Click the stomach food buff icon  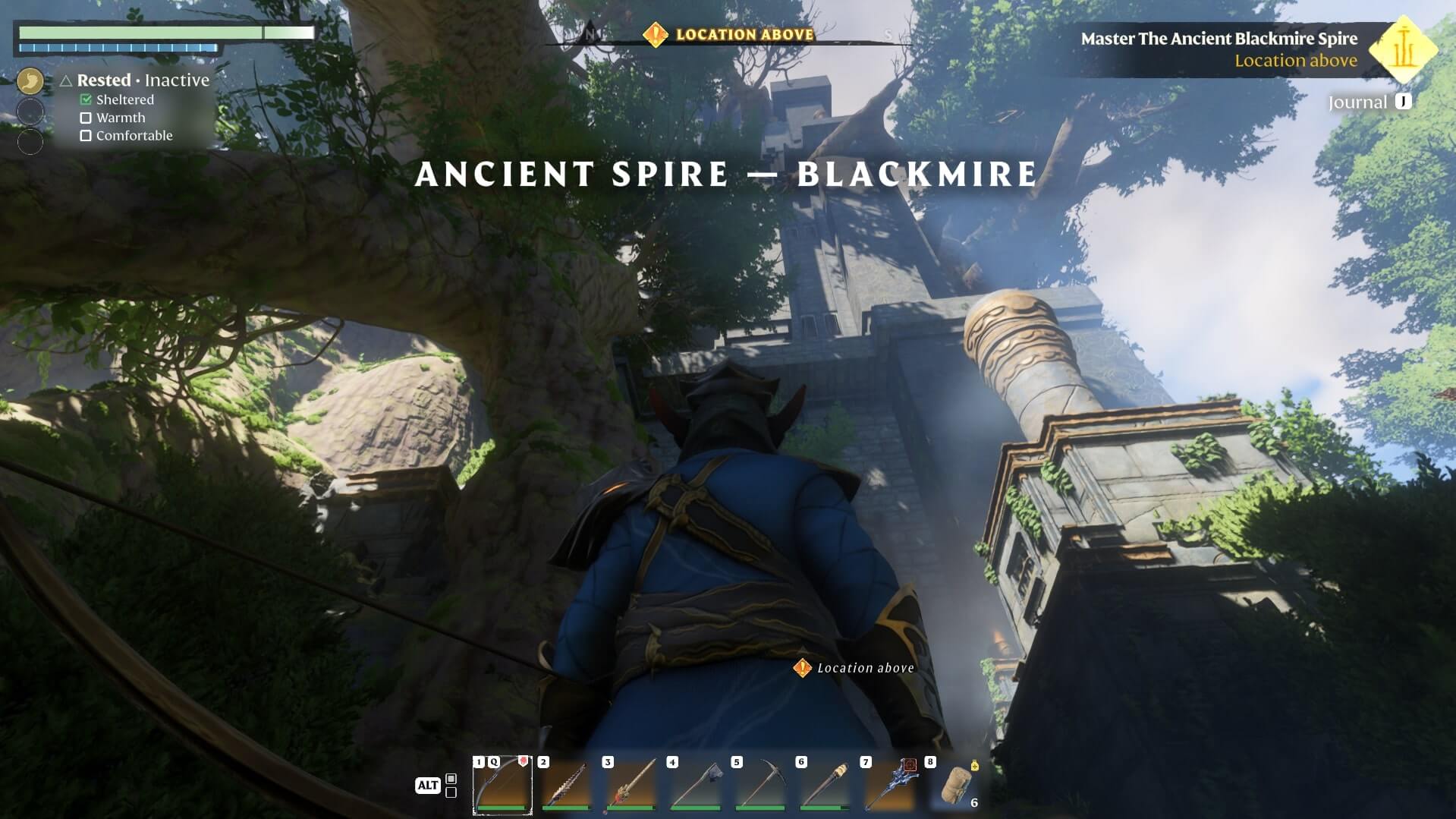[x=30, y=80]
